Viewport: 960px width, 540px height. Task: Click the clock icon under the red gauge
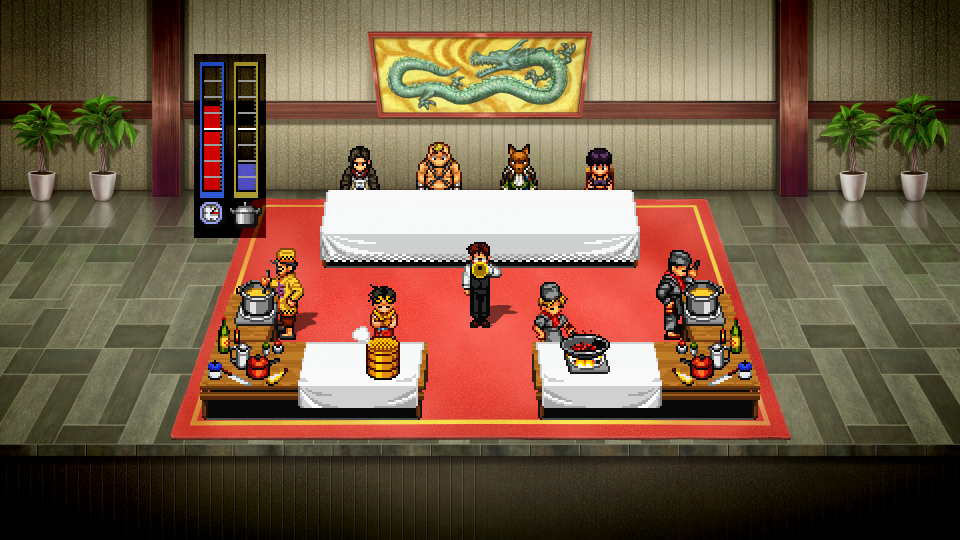click(212, 213)
